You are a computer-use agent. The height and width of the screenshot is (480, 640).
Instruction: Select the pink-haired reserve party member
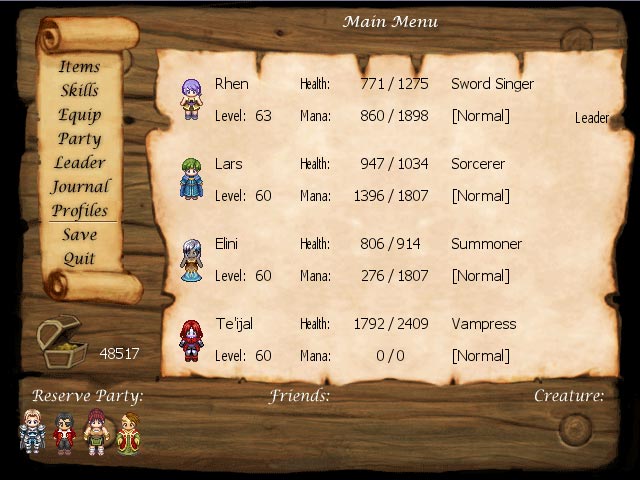(x=97, y=432)
